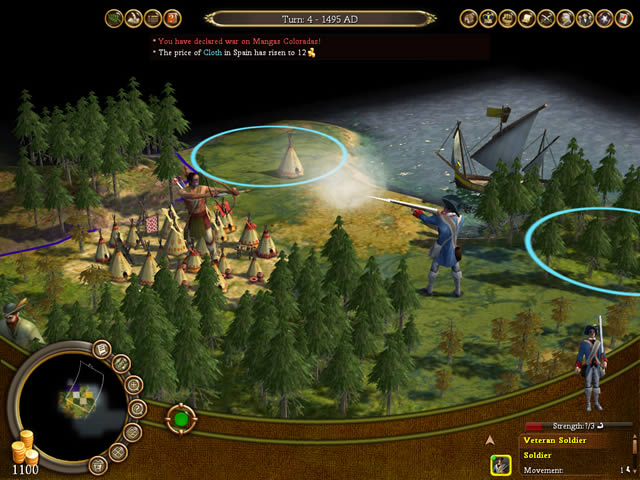
Task: End the turn with the green orb button
Action: 180,417
